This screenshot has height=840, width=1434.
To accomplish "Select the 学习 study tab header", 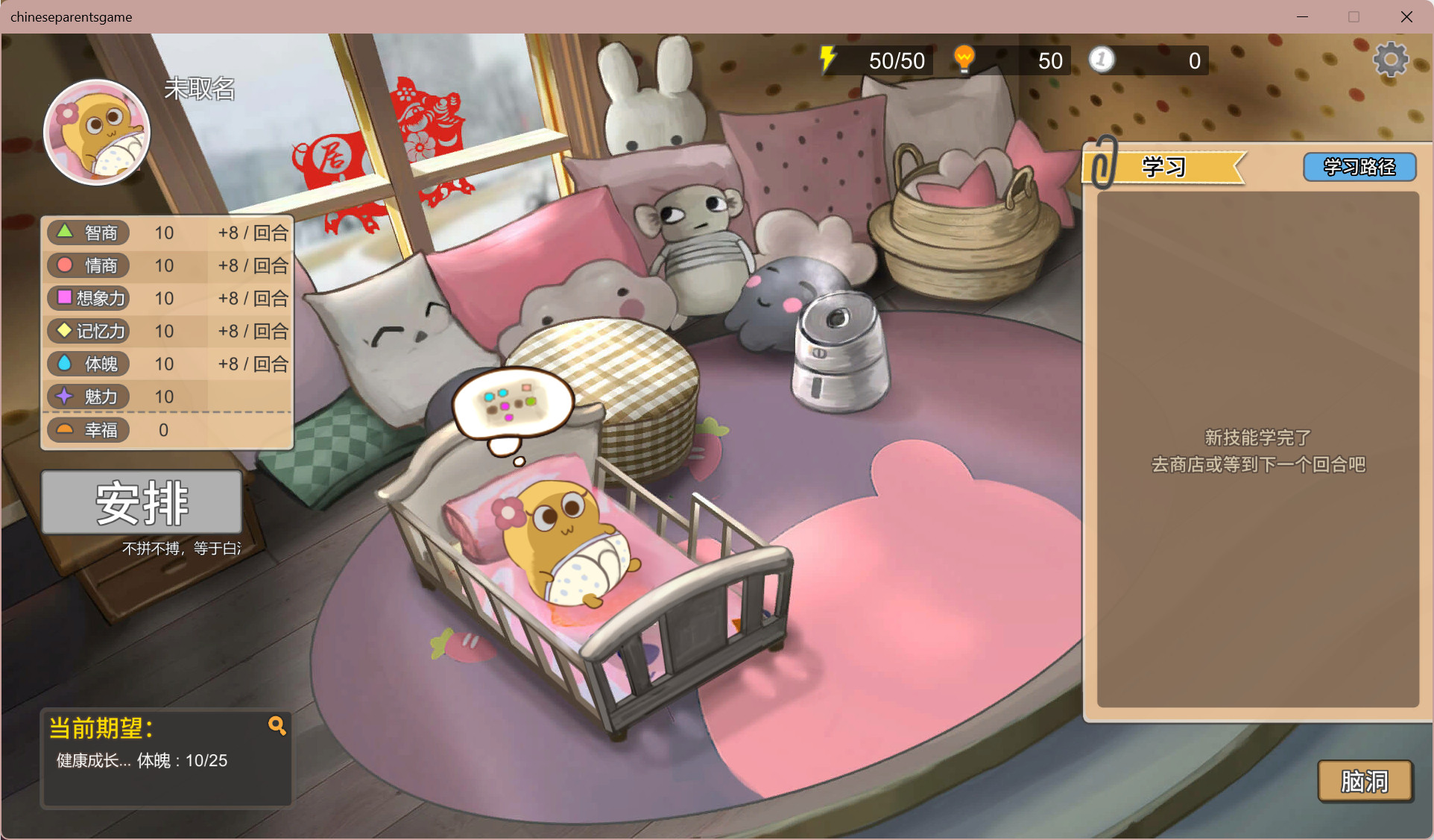I will (x=1163, y=167).
